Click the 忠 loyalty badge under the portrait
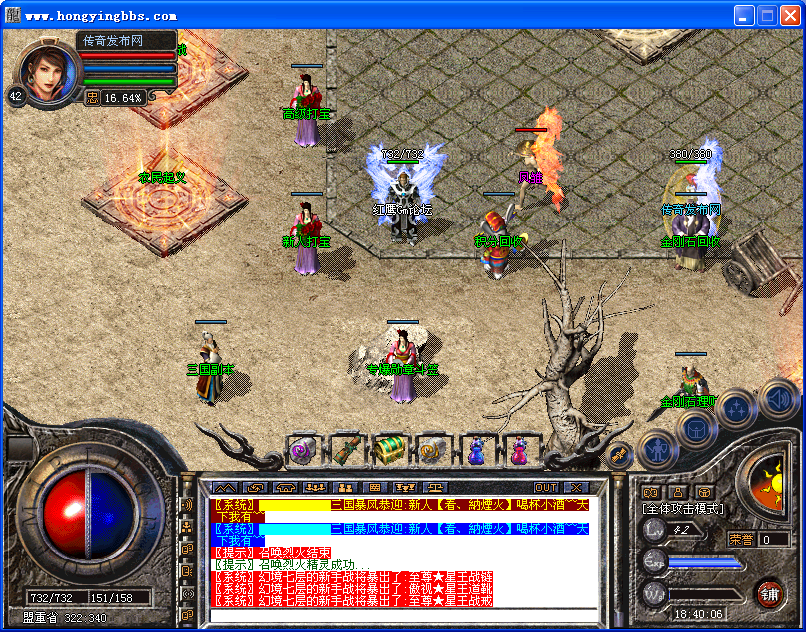Image resolution: width=806 pixels, height=632 pixels. pyautogui.click(x=92, y=97)
